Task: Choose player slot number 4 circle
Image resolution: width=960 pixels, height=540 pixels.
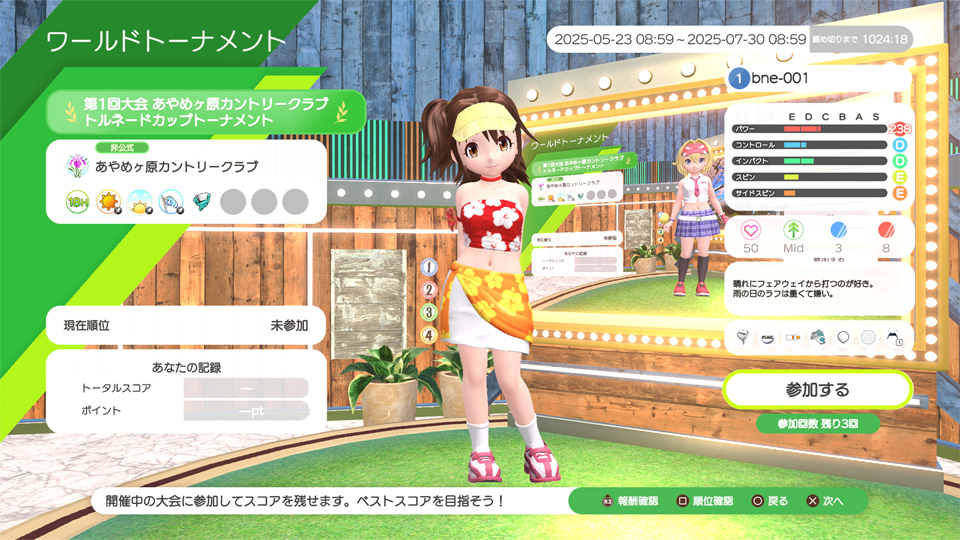Action: pyautogui.click(x=429, y=335)
